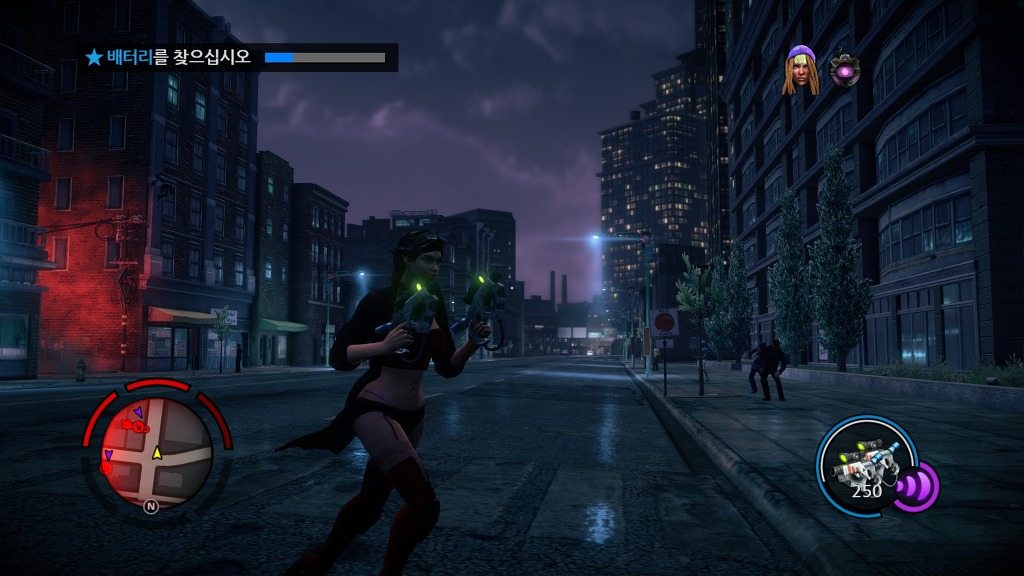Activate the purple super power icon

pos(916,486)
